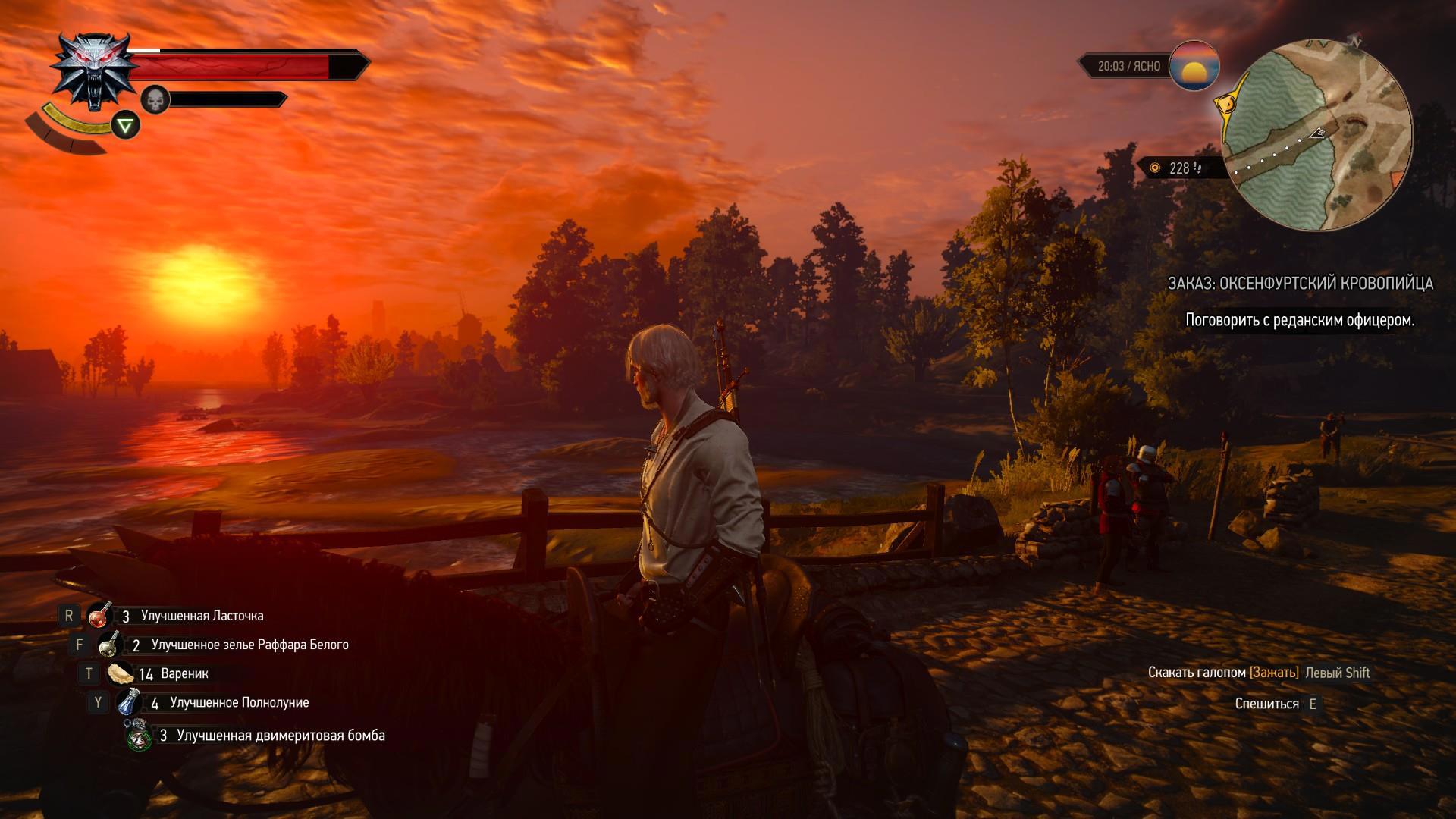Viewport: 1456px width, 819px height.
Task: Select the green Quen sign icon
Action: point(126,125)
